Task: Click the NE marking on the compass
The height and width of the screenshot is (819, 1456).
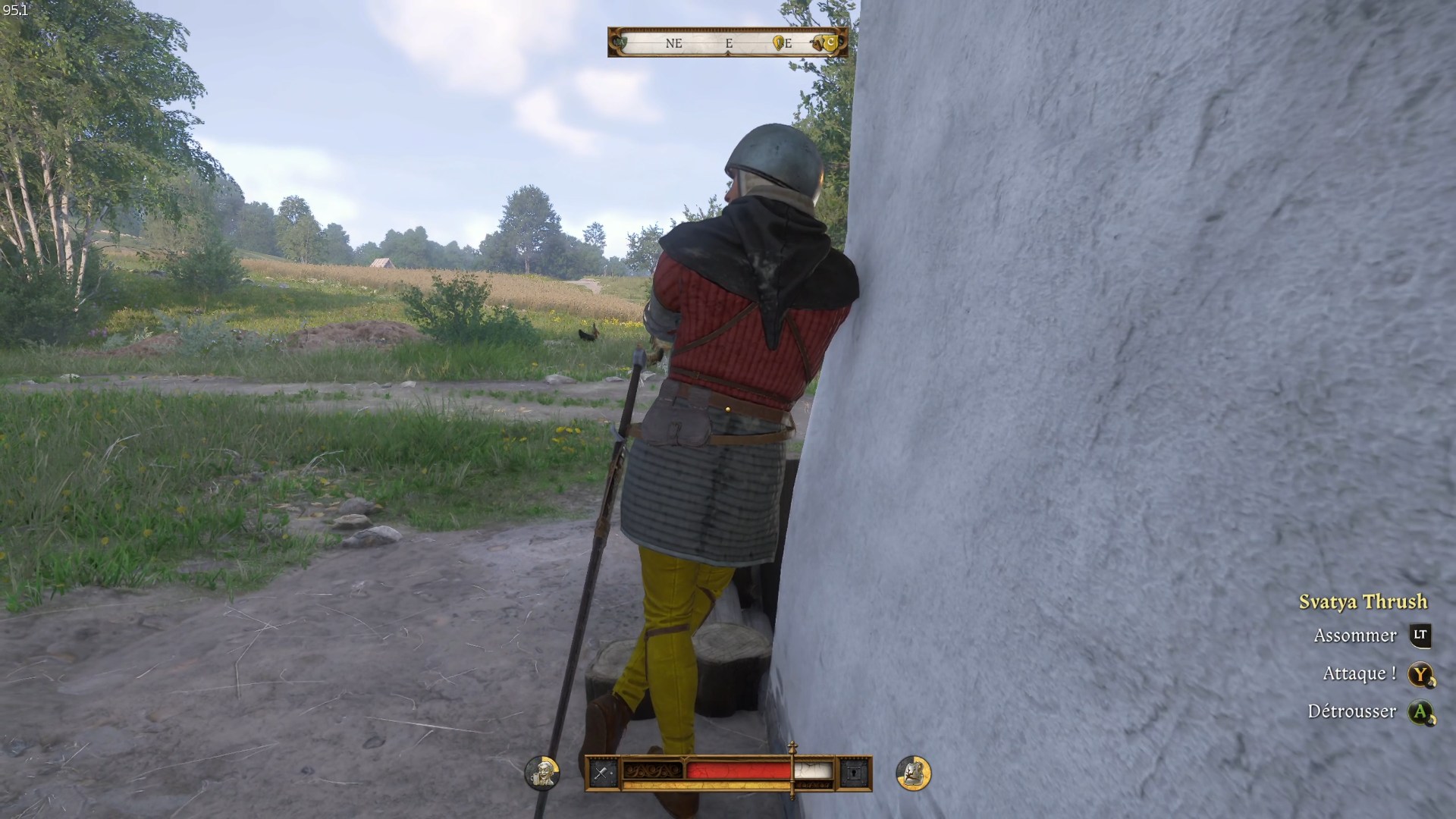Action: tap(673, 44)
